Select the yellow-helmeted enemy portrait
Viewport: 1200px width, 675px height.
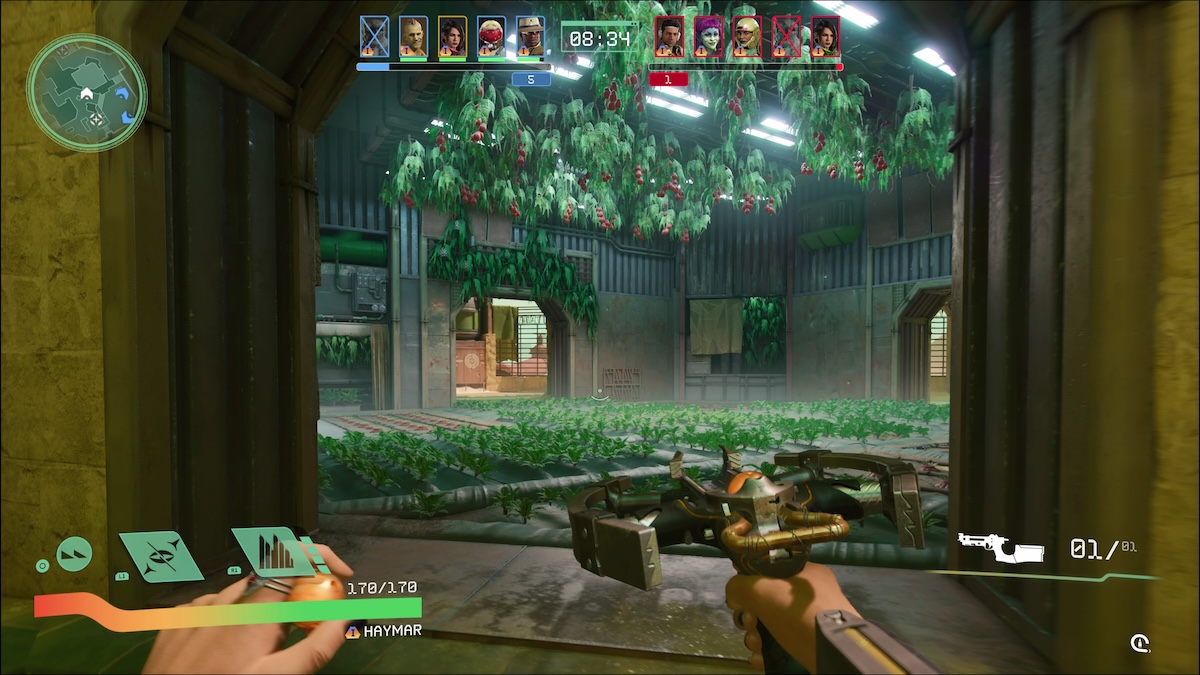click(x=747, y=37)
